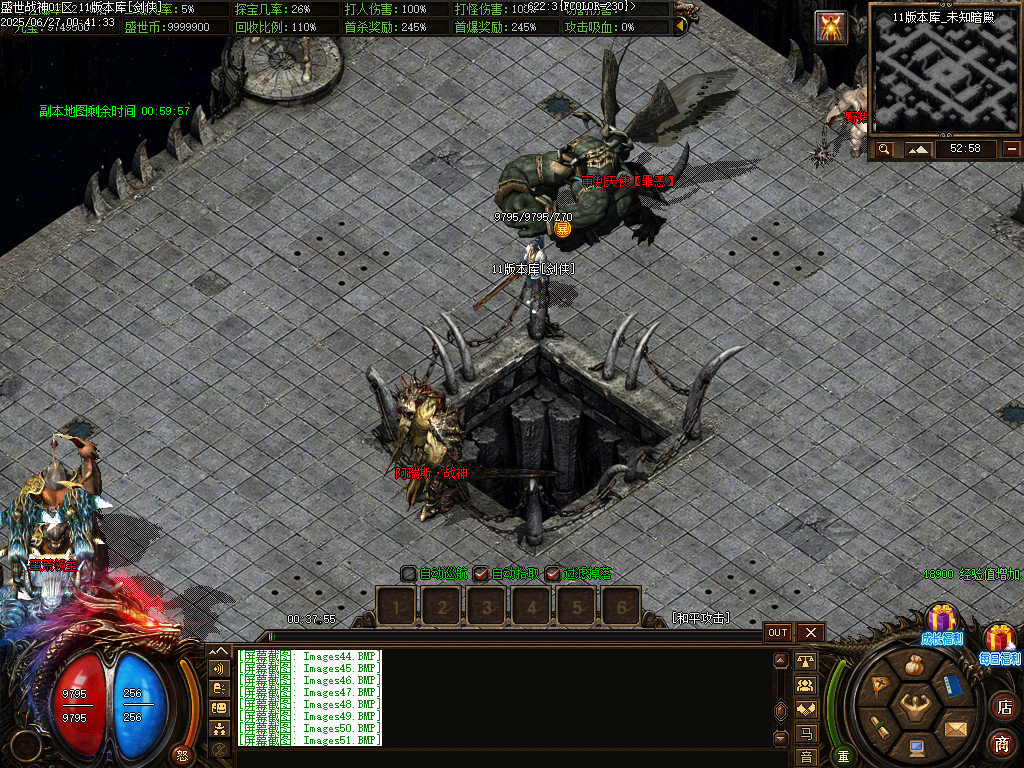The image size is (1024, 768).
Task: Open the mail envelope icon
Action: point(956,728)
